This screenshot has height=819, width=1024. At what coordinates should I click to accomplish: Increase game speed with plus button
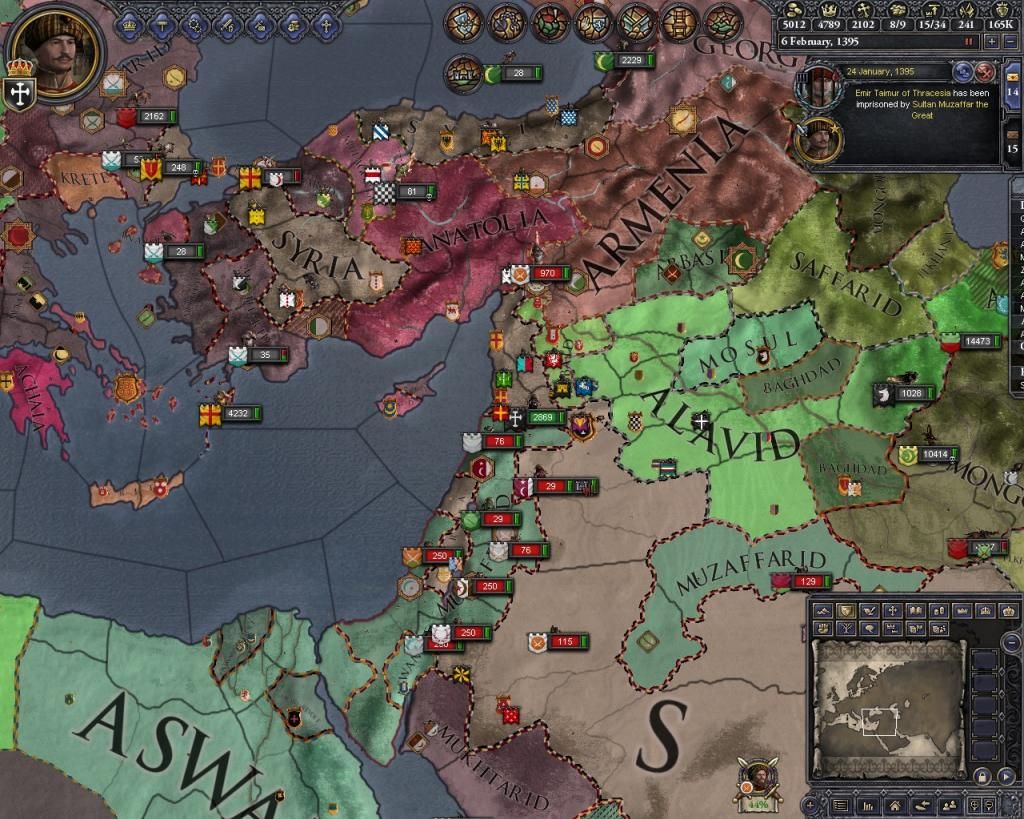click(x=991, y=41)
